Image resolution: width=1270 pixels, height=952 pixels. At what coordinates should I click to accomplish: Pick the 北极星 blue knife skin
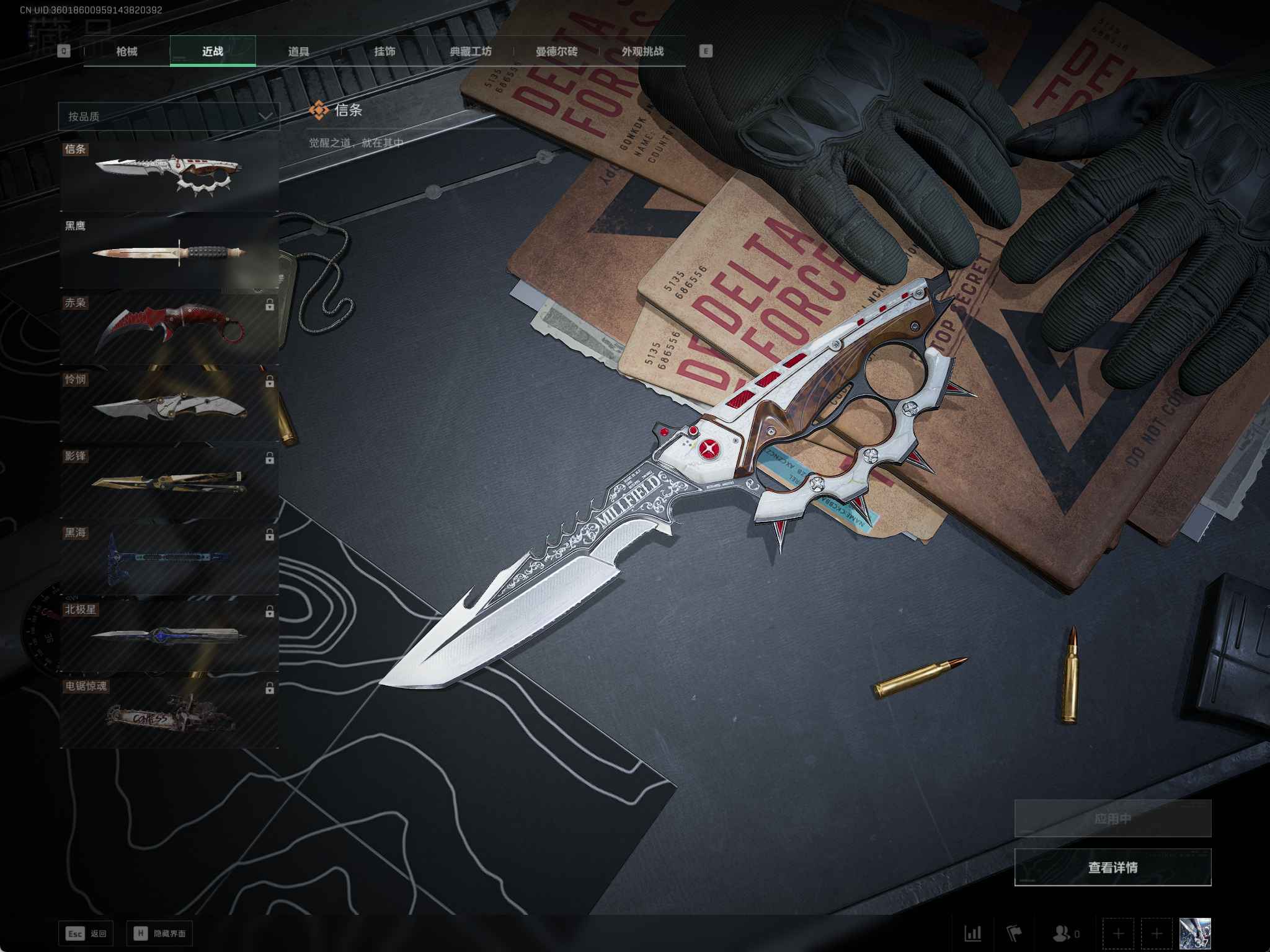(169, 635)
